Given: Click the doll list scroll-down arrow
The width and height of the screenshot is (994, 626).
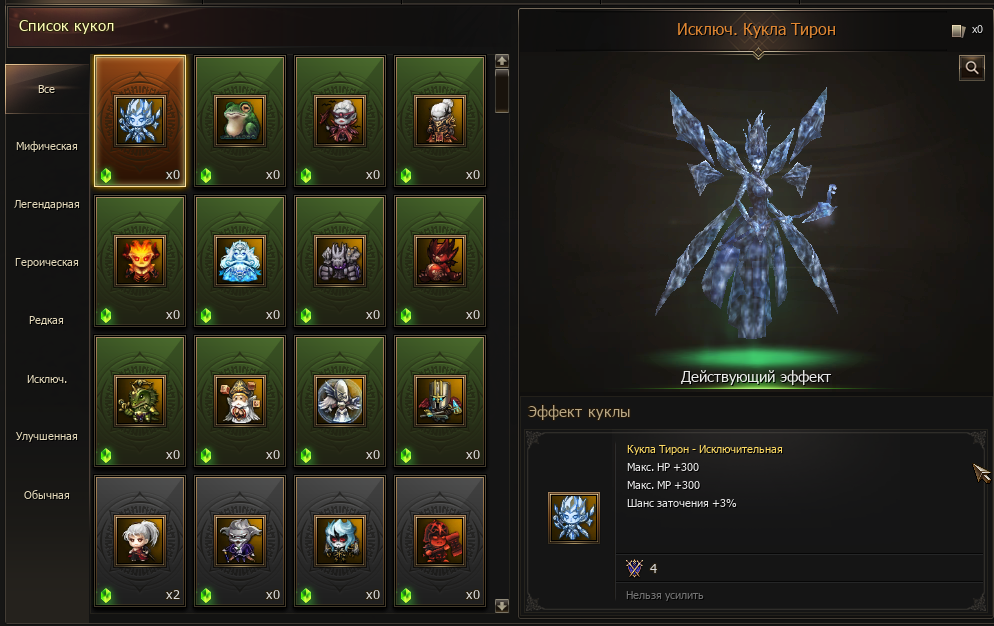Looking at the screenshot, I should 502,605.
